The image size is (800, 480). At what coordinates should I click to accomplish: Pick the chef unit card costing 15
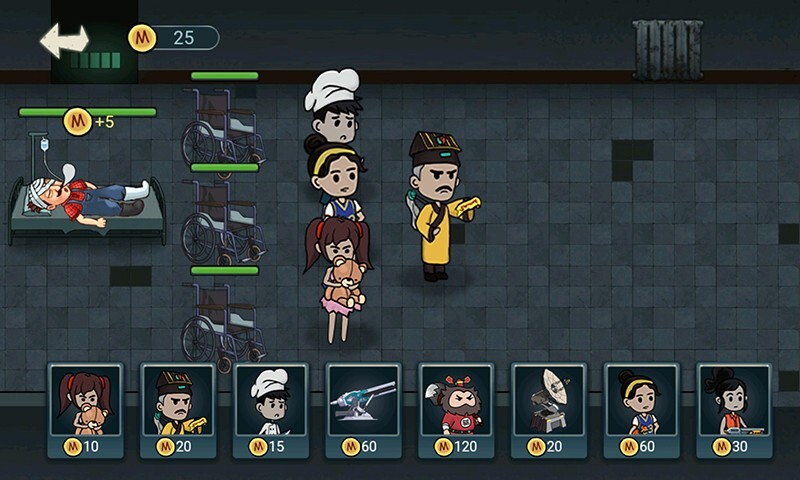point(270,409)
